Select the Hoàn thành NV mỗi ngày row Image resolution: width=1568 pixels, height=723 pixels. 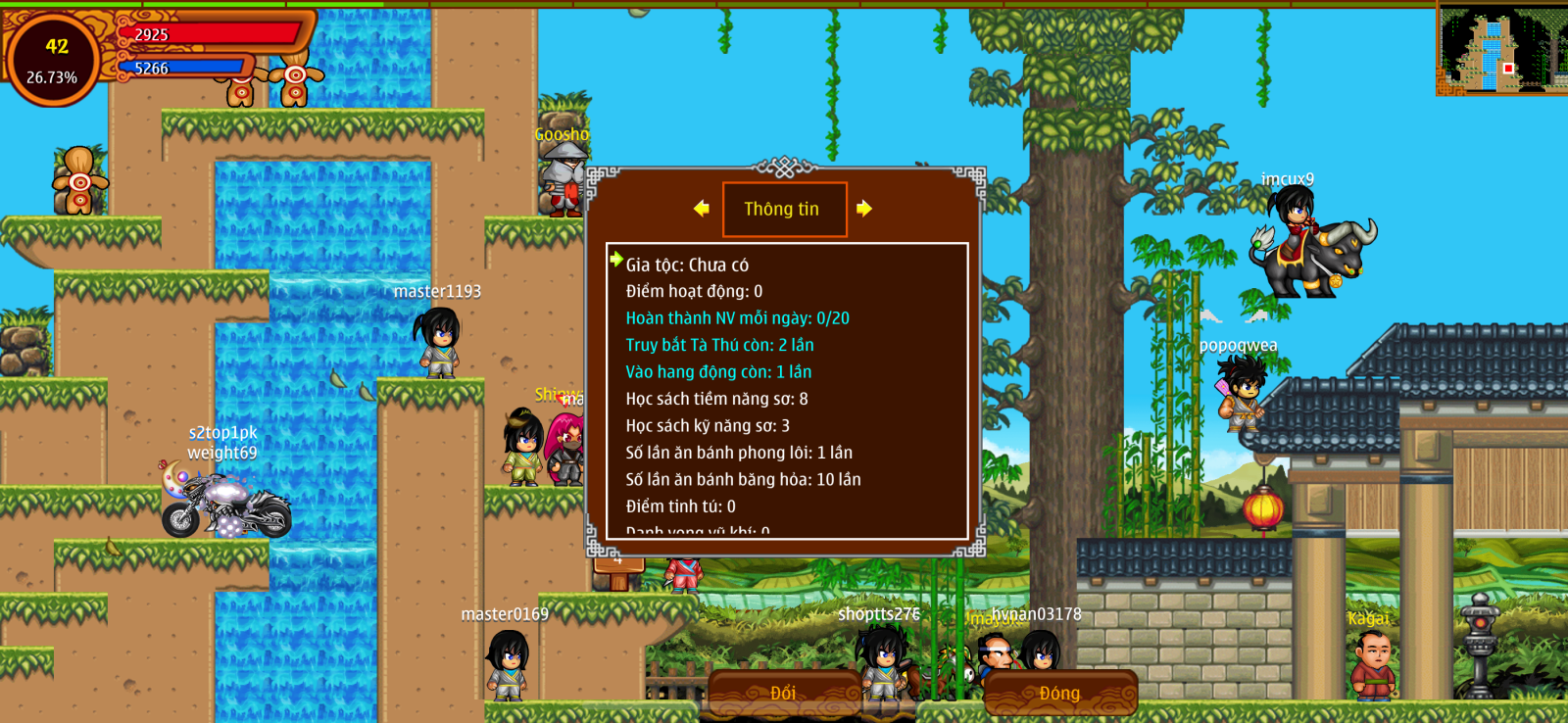pos(737,318)
